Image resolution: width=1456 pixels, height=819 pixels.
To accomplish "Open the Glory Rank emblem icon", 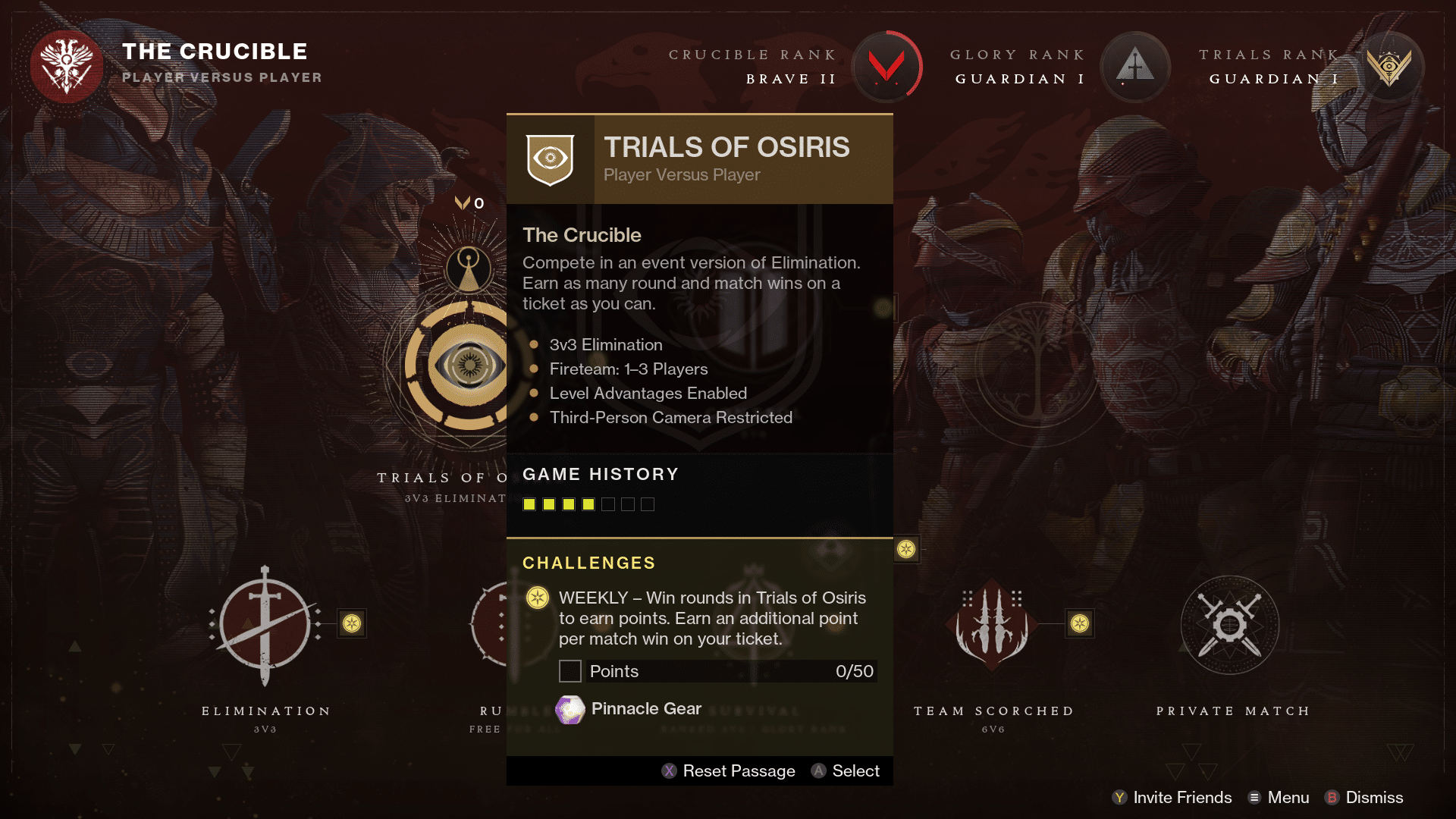I will point(1134,67).
